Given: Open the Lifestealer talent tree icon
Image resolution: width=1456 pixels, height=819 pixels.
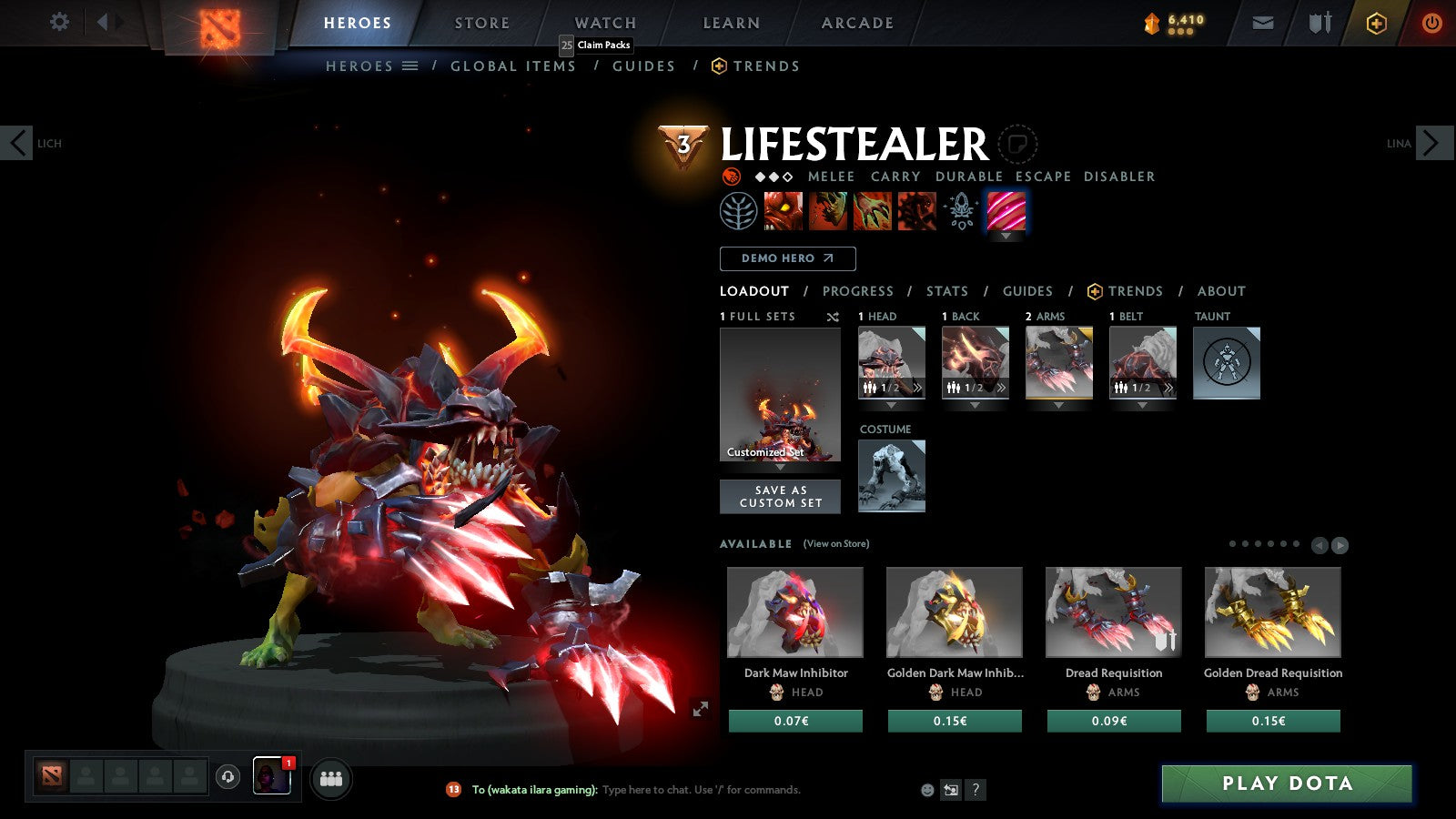Looking at the screenshot, I should [x=739, y=211].
